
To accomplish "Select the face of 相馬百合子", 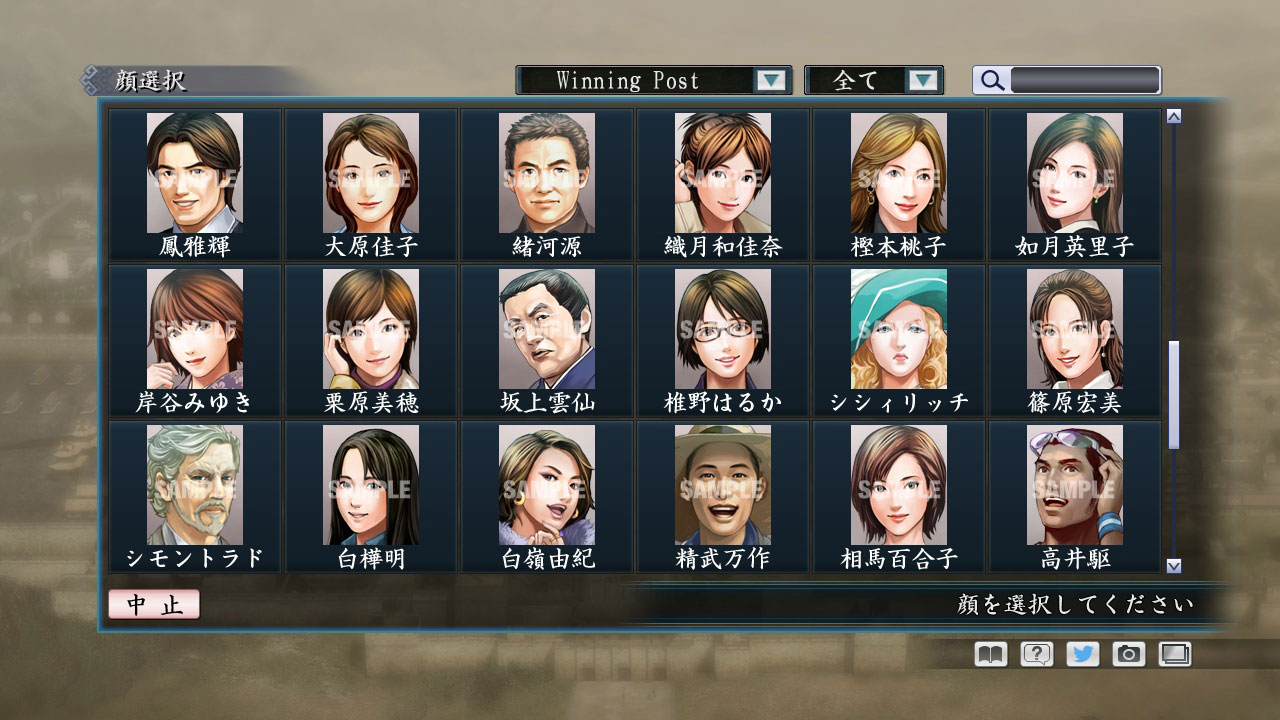I will tap(899, 483).
